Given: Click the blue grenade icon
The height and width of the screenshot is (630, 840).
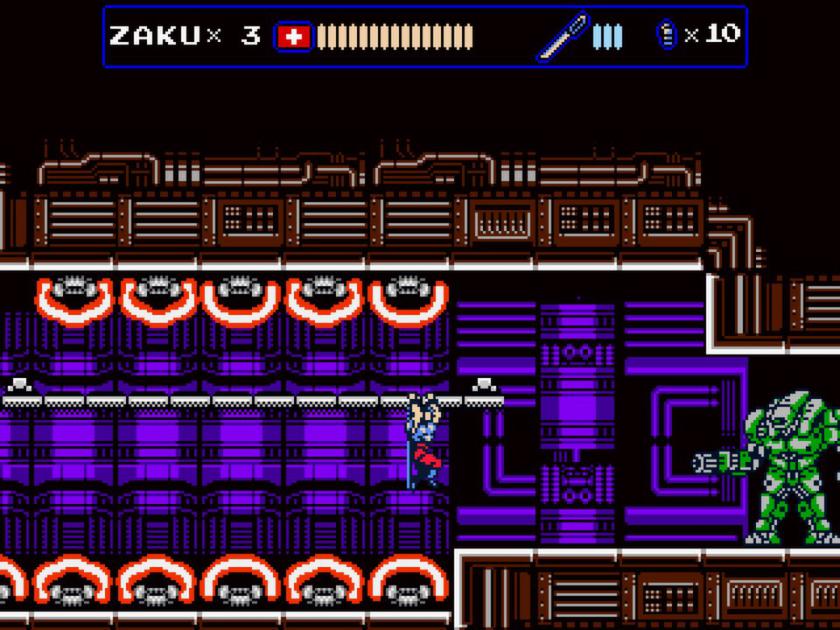Looking at the screenshot, I should (667, 35).
